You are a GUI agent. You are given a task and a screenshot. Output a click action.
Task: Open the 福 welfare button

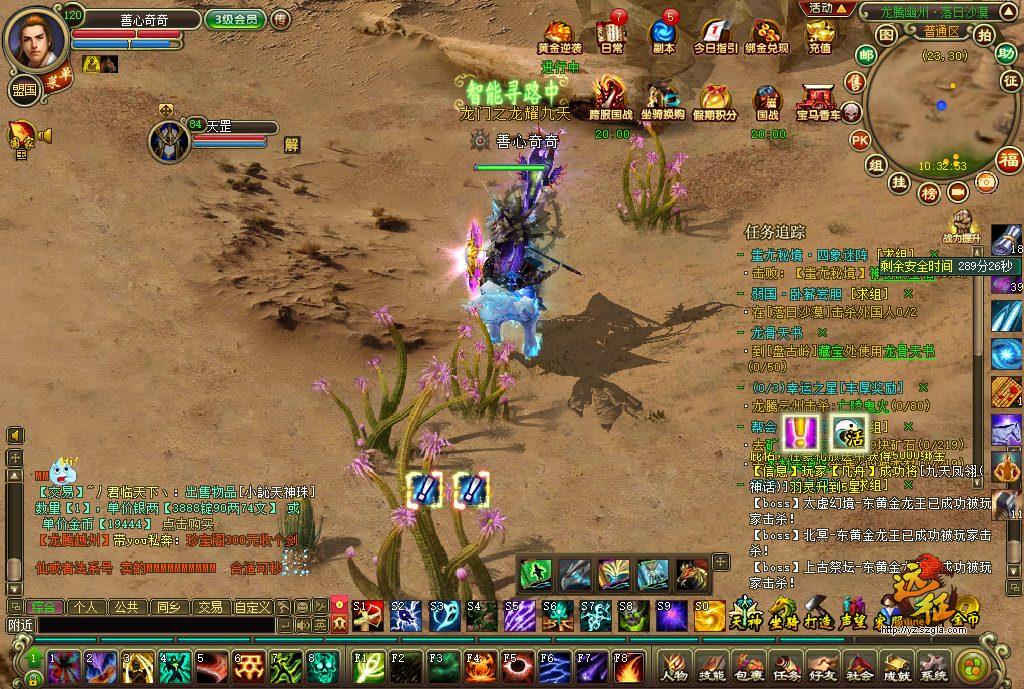pos(1009,159)
